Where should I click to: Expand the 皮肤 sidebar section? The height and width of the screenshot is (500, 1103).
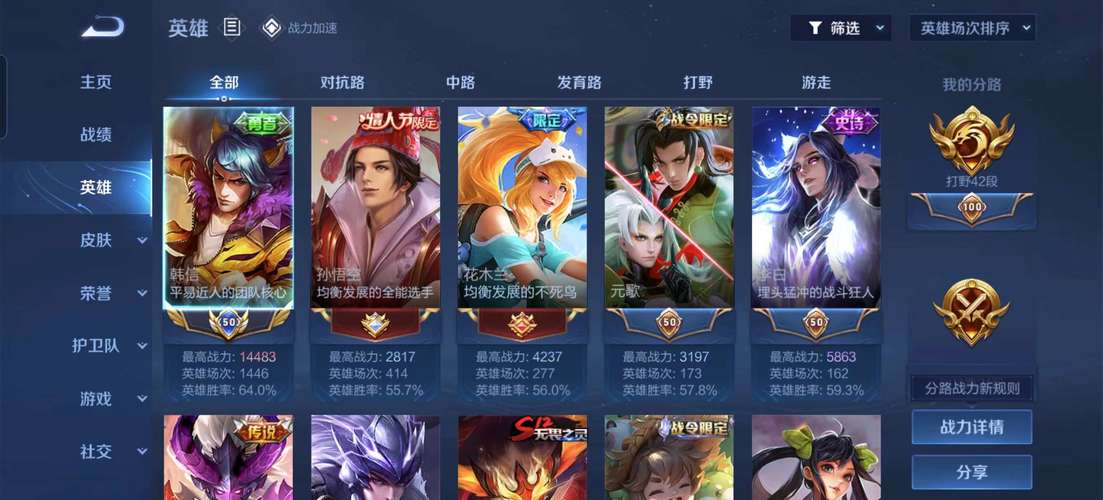click(112, 240)
